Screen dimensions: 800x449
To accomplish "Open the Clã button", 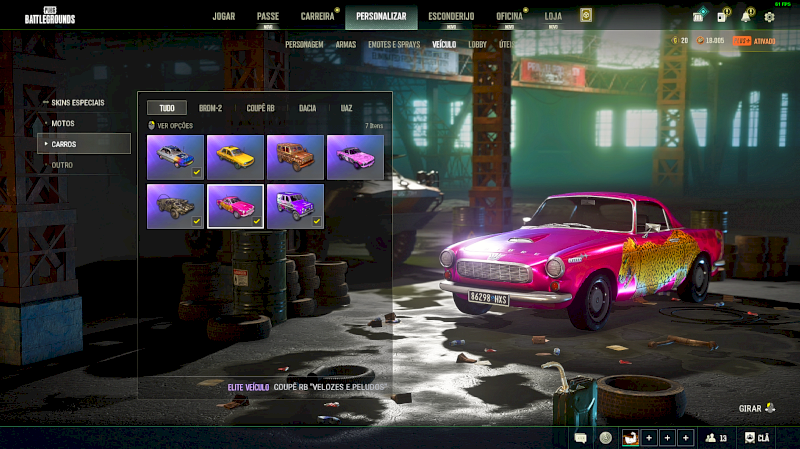I will click(x=757, y=437).
